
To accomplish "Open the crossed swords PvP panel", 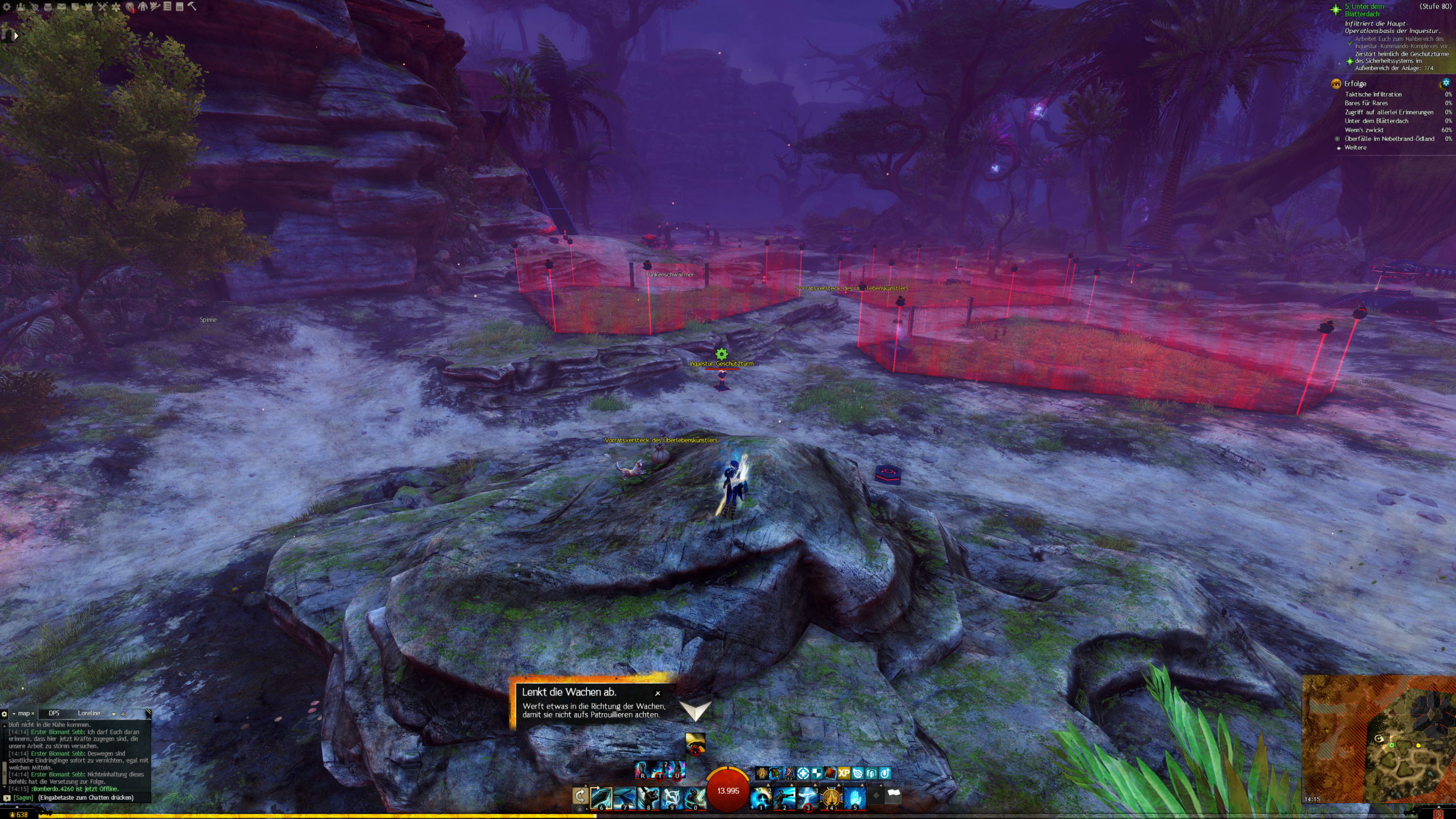I will [102, 7].
